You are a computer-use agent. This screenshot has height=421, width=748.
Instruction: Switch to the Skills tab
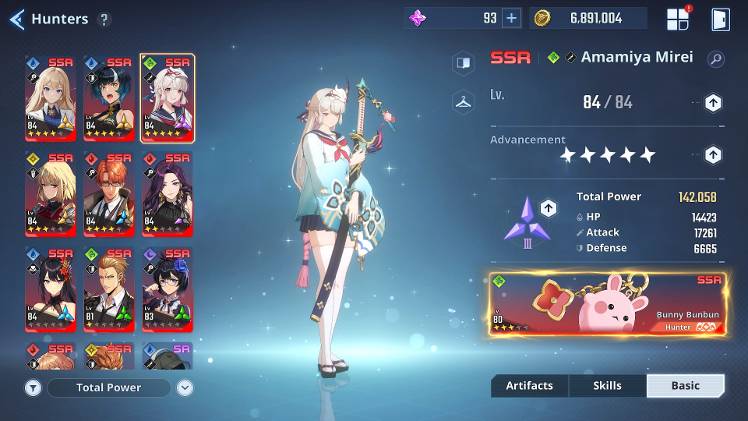click(607, 386)
